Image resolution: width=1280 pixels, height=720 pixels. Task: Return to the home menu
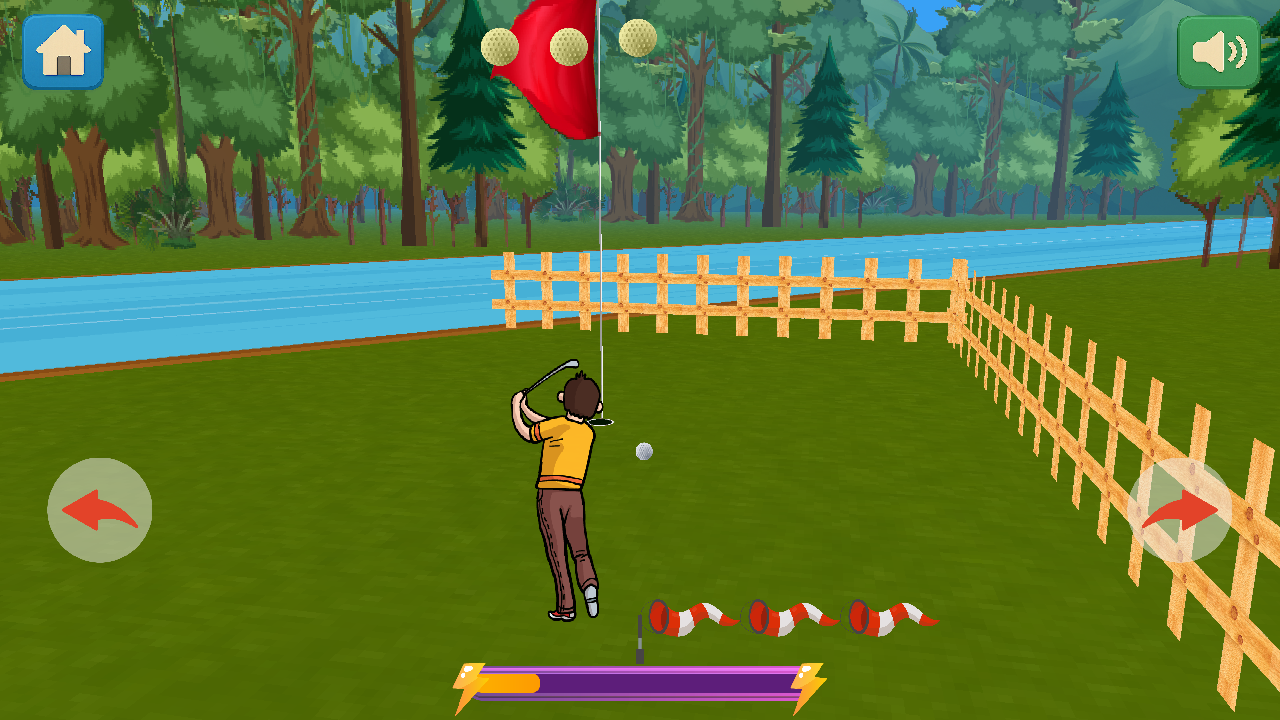63,51
